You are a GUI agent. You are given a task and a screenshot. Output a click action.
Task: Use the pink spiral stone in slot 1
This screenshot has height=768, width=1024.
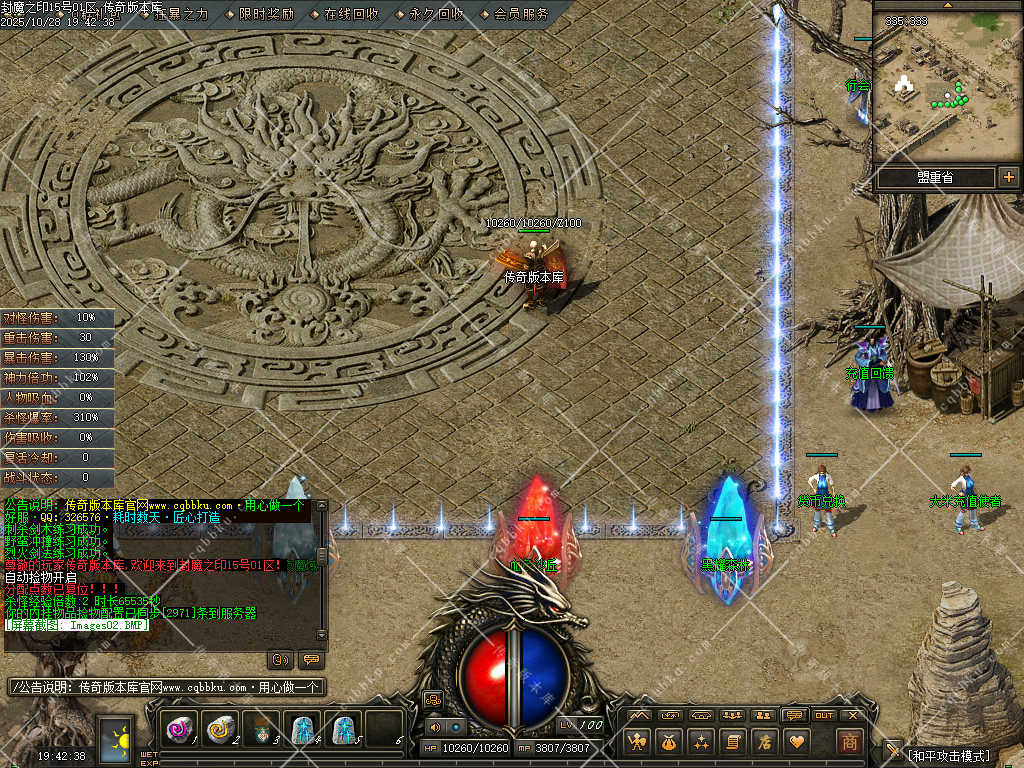(179, 730)
